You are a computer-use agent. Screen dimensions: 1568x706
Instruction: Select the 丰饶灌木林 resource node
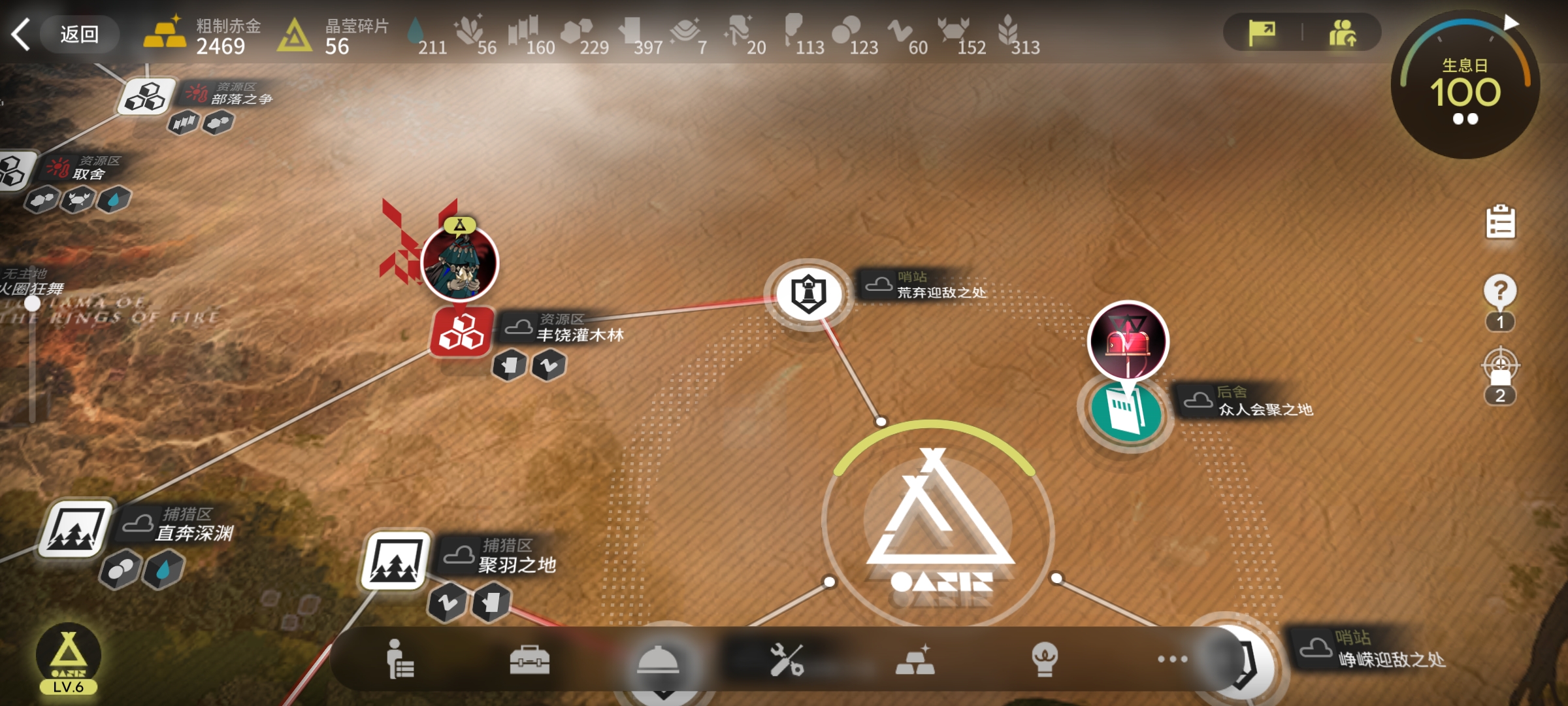[461, 332]
